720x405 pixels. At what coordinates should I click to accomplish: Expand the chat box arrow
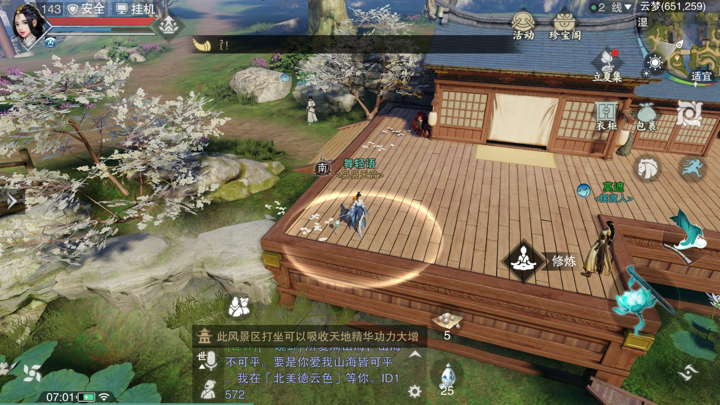click(415, 355)
